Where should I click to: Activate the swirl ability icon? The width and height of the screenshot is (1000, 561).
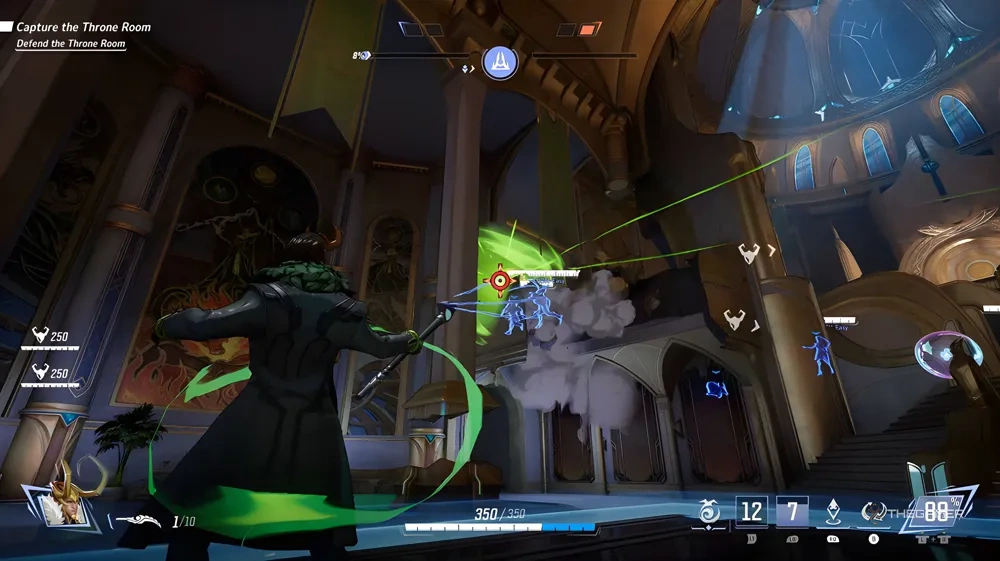708,512
